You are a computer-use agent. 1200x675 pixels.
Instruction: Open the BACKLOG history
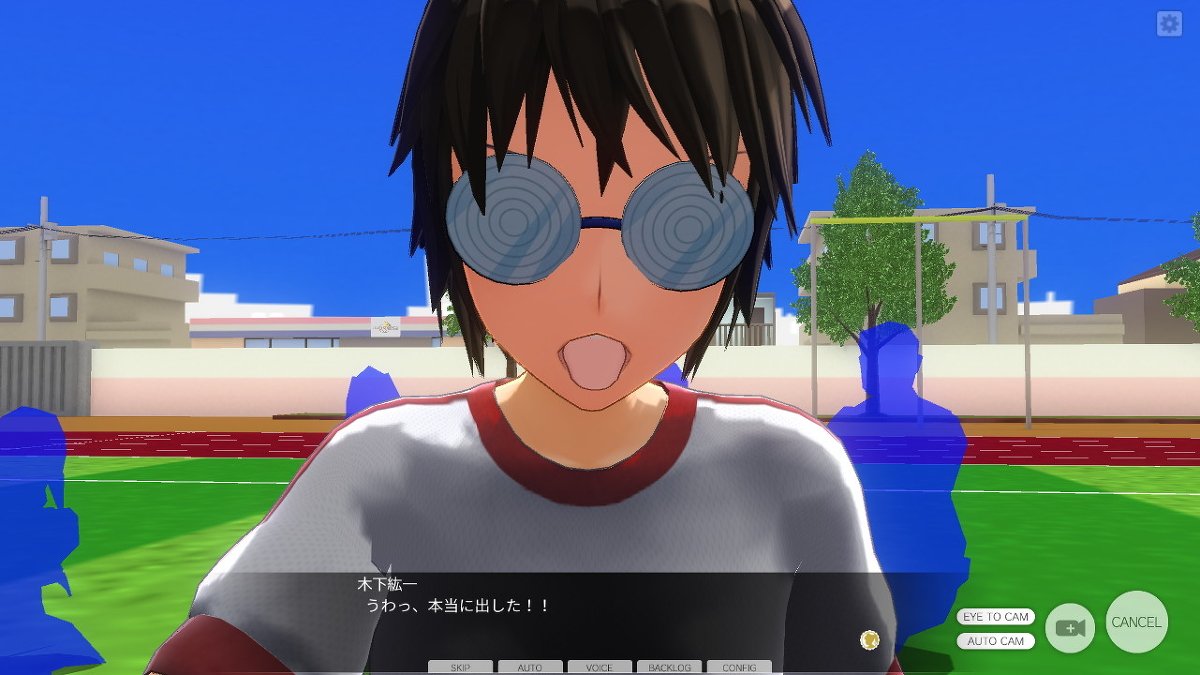pyautogui.click(x=669, y=667)
